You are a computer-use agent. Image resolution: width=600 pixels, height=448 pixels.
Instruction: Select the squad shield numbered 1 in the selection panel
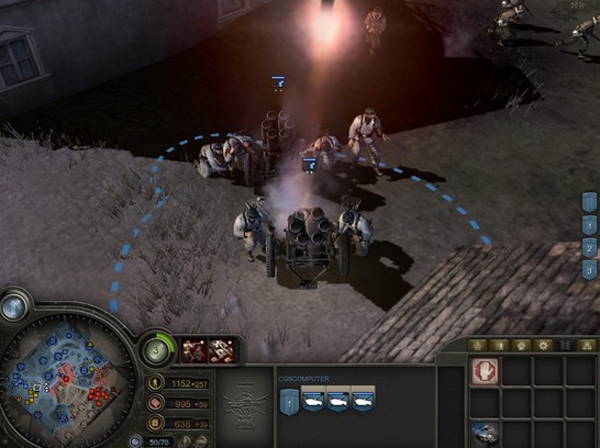point(288,400)
